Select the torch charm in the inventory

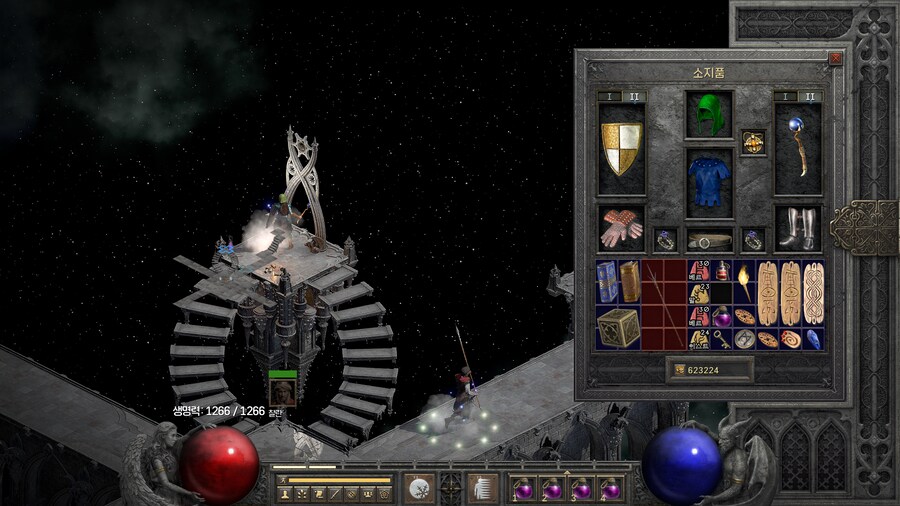[746, 282]
